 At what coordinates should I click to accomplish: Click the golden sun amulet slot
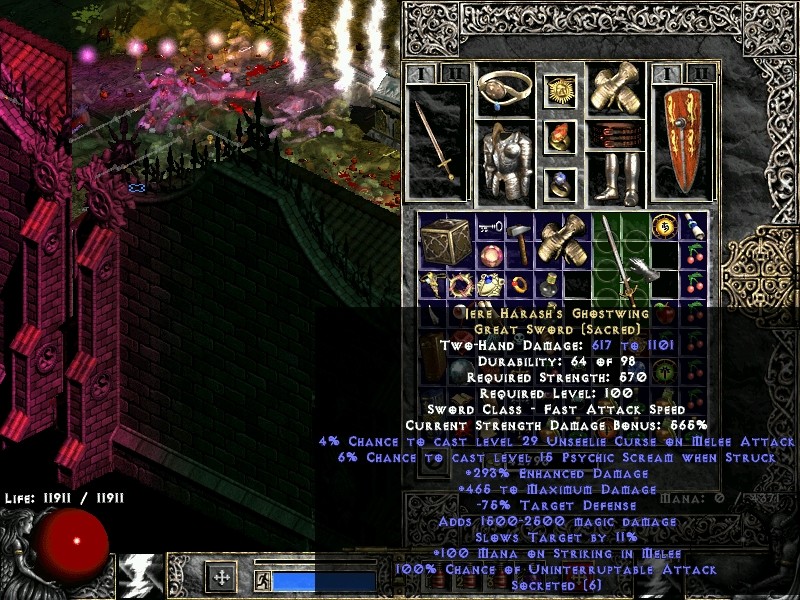pos(560,91)
